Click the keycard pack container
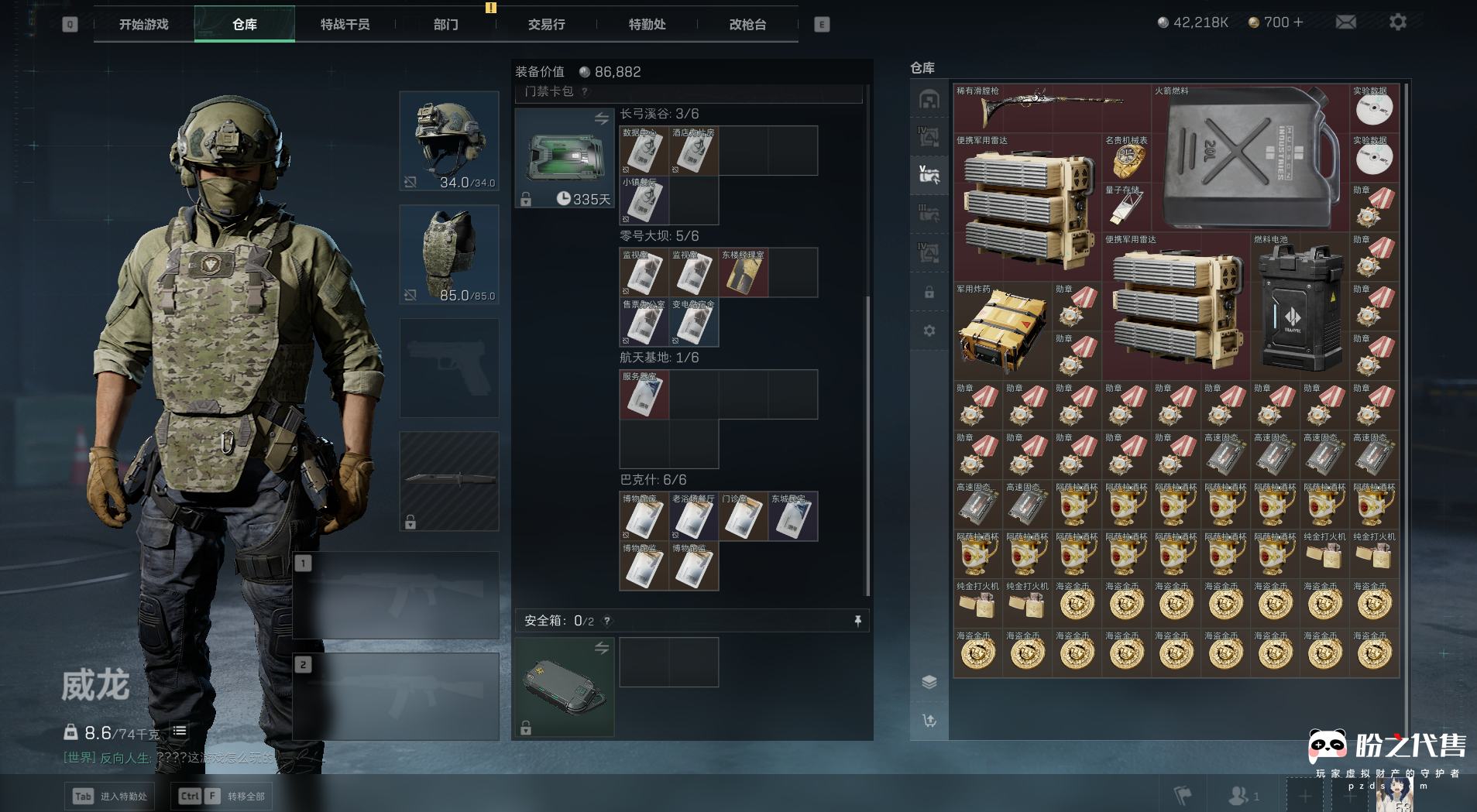 pos(565,158)
